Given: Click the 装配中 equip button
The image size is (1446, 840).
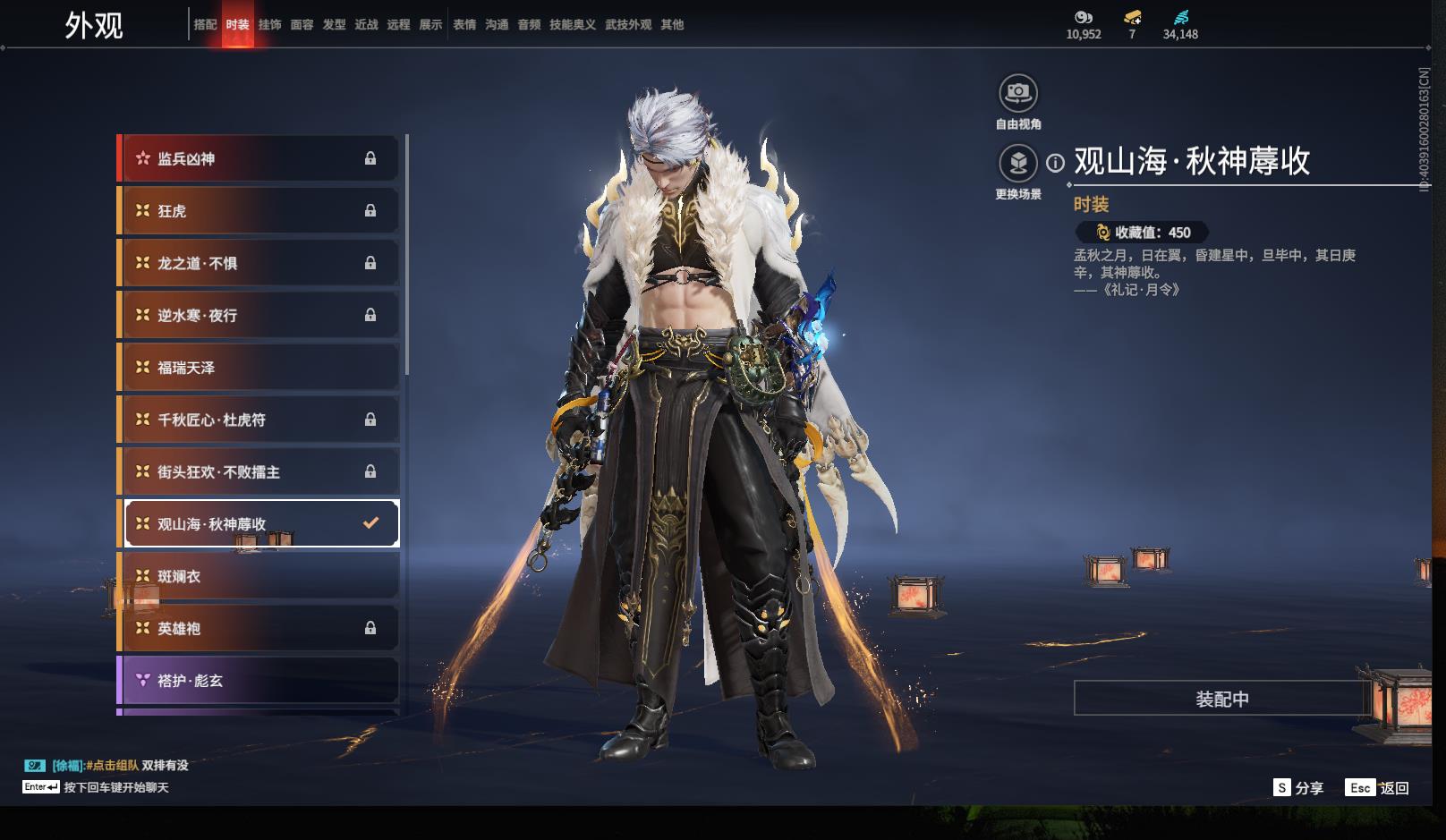Looking at the screenshot, I should pos(1221,699).
